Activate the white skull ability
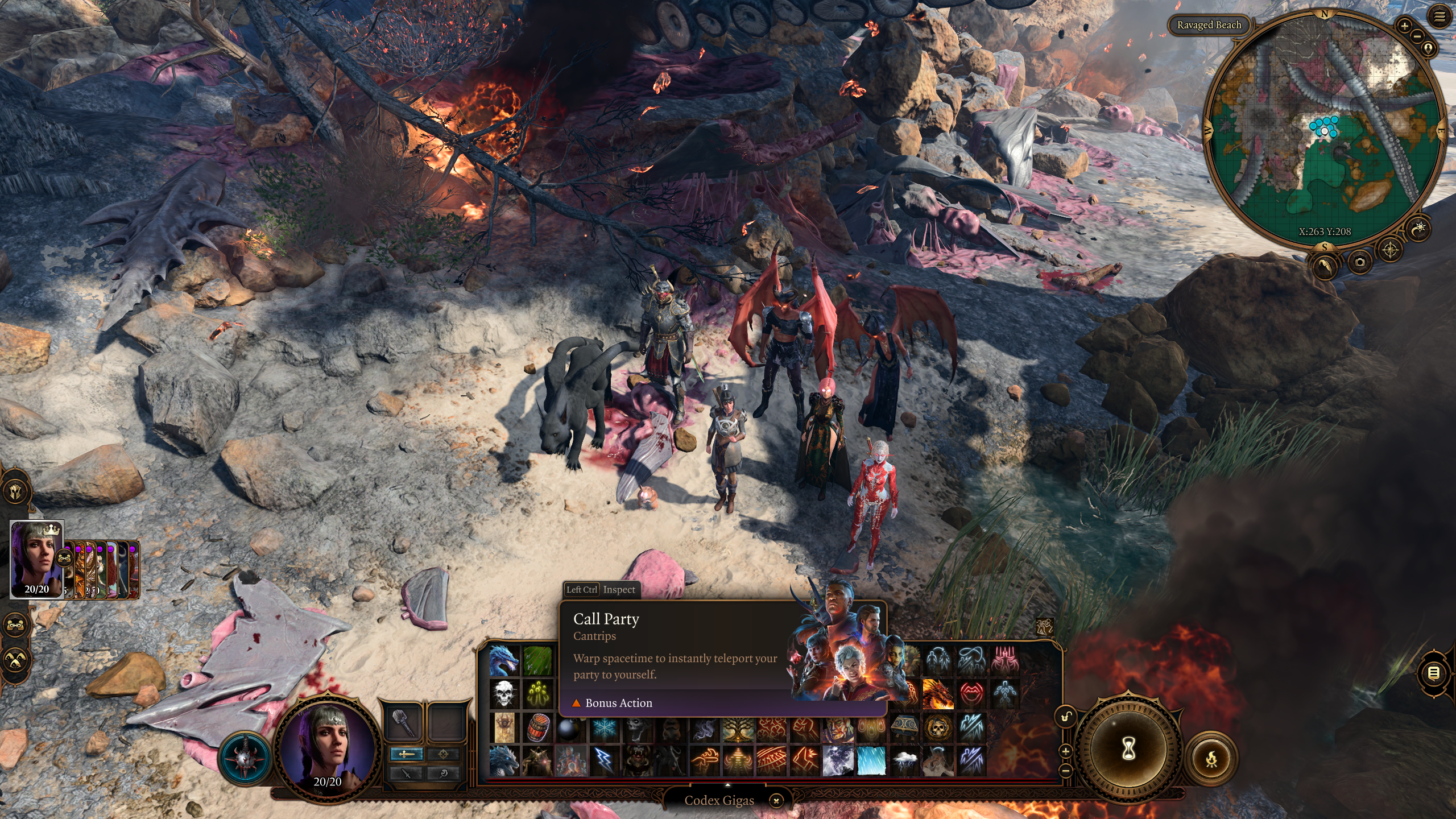The height and width of the screenshot is (819, 1456). 504,694
